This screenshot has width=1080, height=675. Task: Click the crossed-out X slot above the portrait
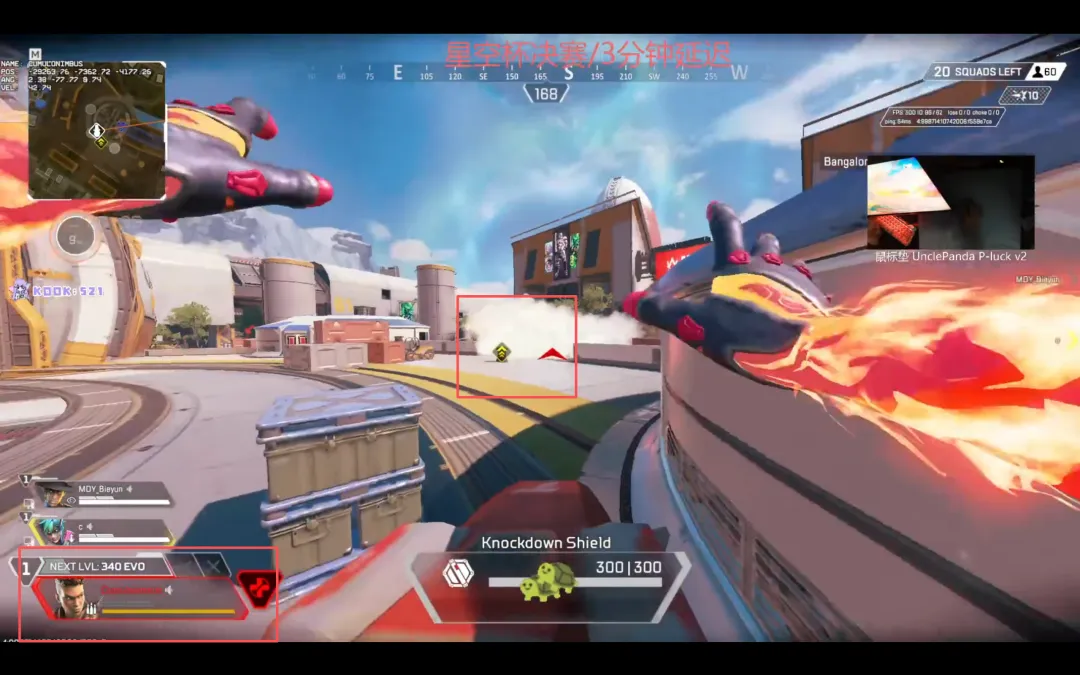pos(213,565)
